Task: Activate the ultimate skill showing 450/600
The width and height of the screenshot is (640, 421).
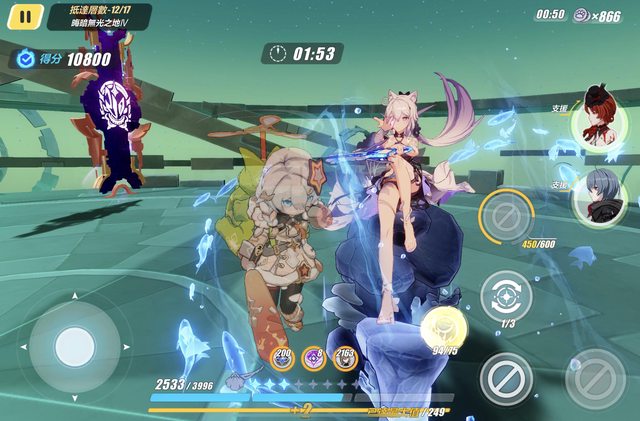Action: 507,215
